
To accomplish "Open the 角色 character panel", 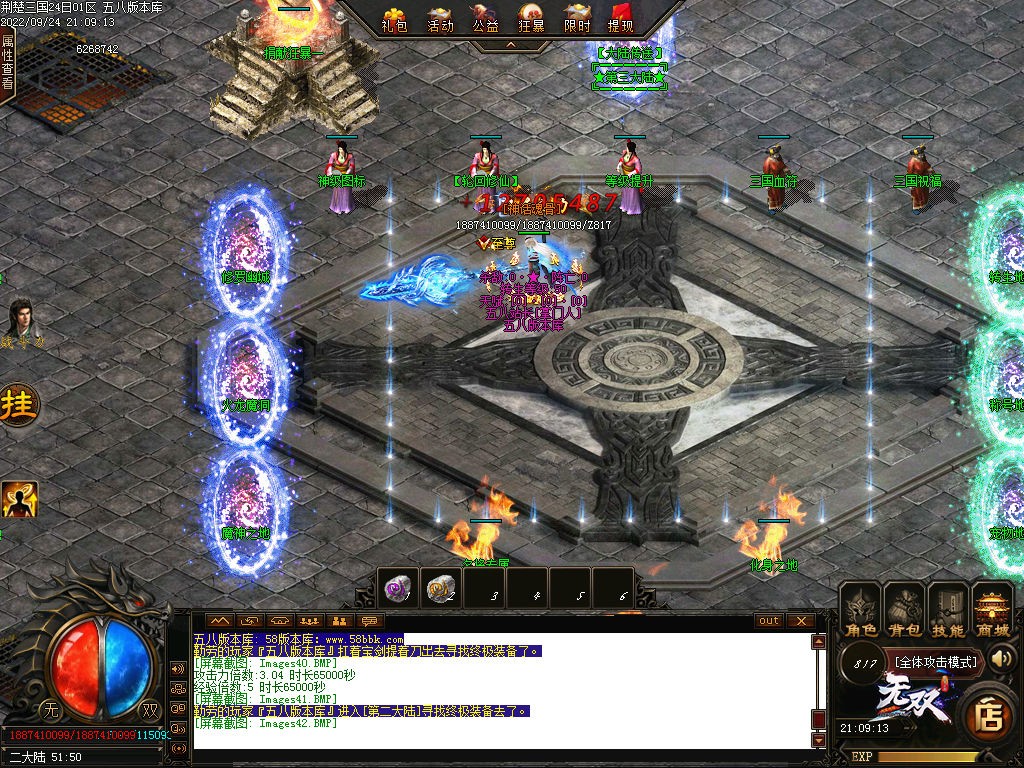I will coord(860,609).
